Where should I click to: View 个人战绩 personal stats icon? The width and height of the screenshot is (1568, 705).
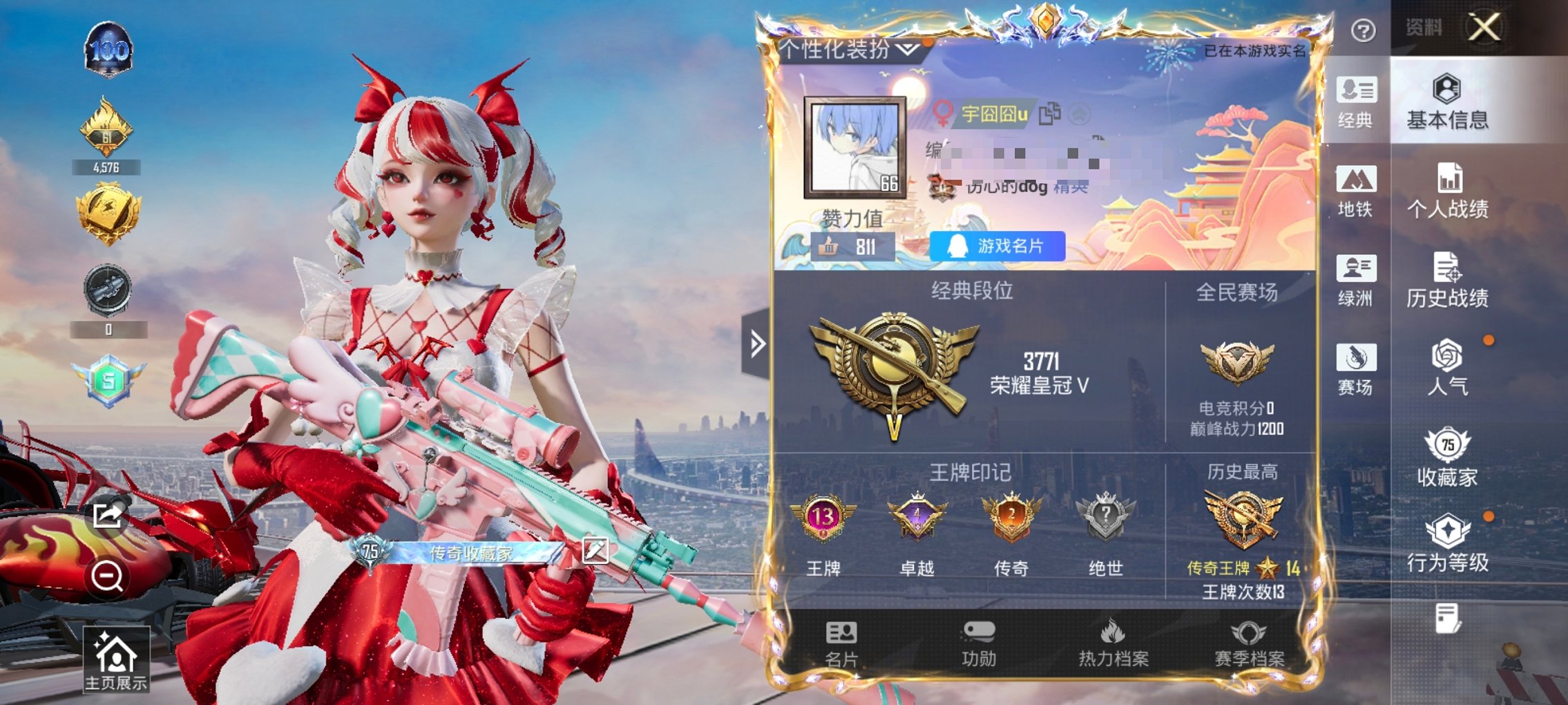click(1451, 187)
